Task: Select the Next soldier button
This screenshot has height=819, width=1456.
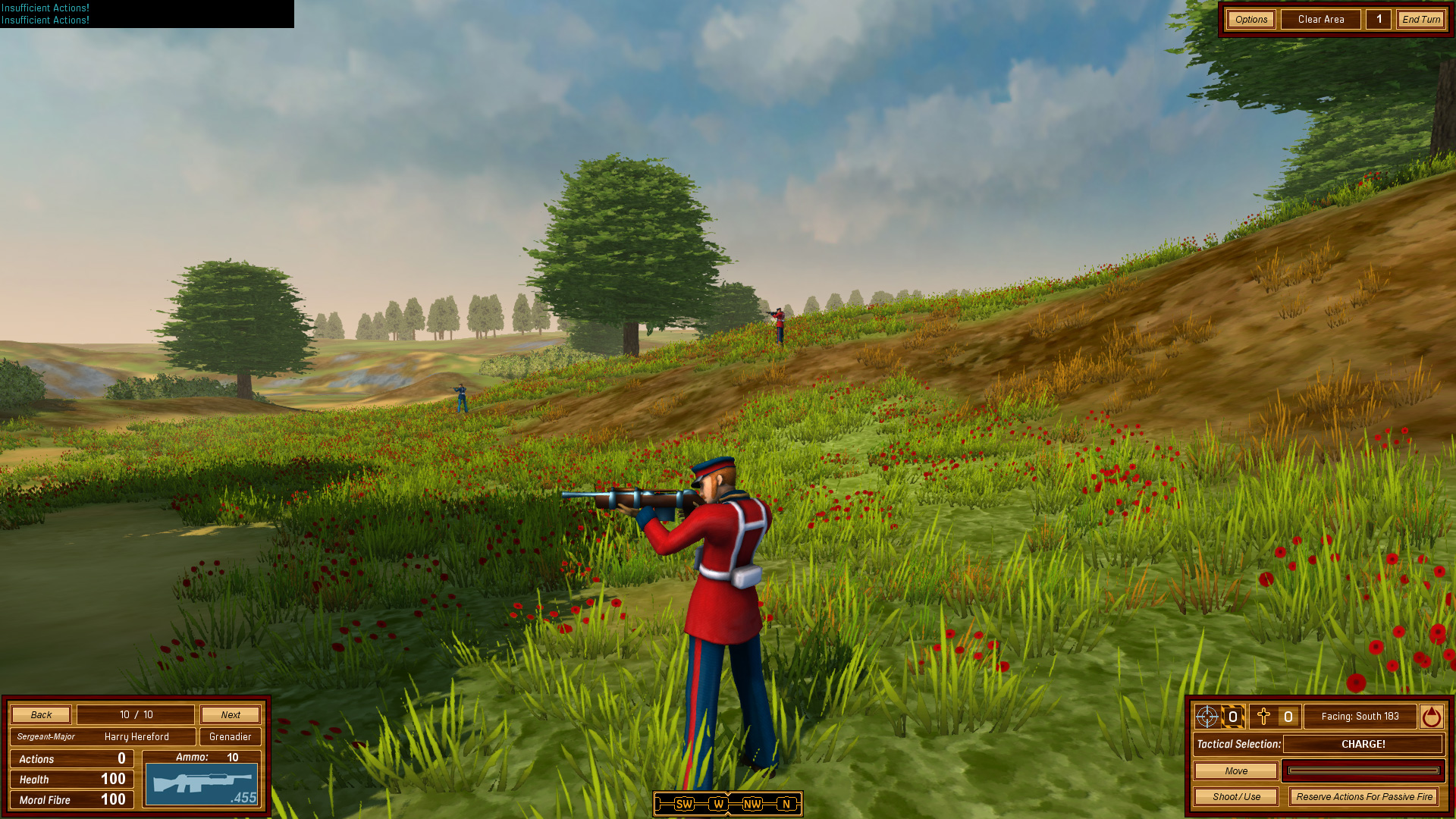Action: (231, 715)
